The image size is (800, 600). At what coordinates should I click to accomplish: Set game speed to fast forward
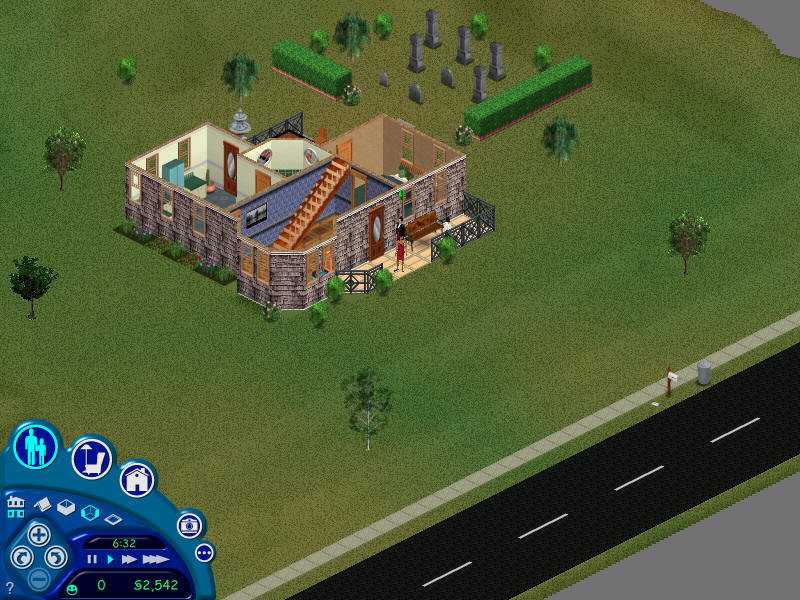pyautogui.click(x=129, y=560)
